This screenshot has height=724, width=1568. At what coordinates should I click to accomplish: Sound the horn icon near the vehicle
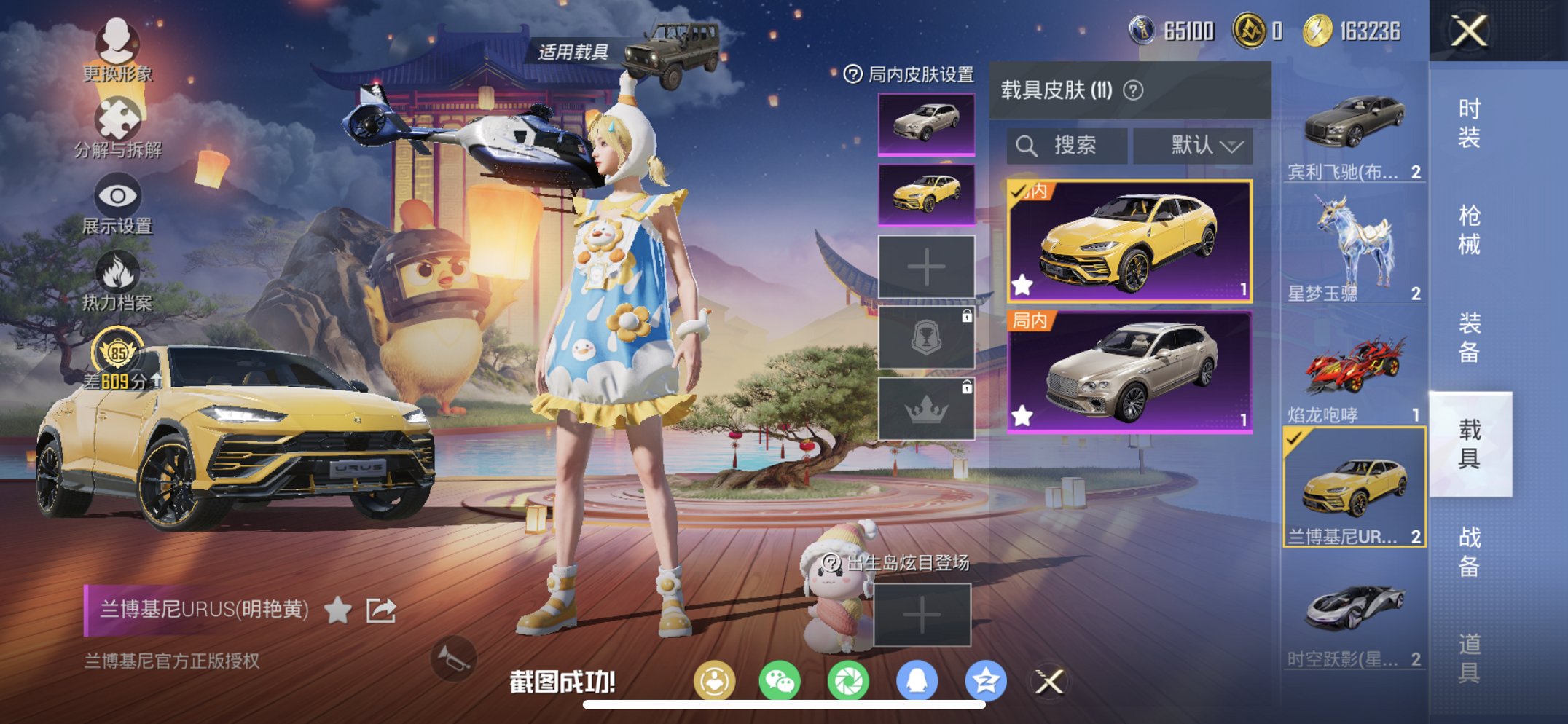pos(452,657)
